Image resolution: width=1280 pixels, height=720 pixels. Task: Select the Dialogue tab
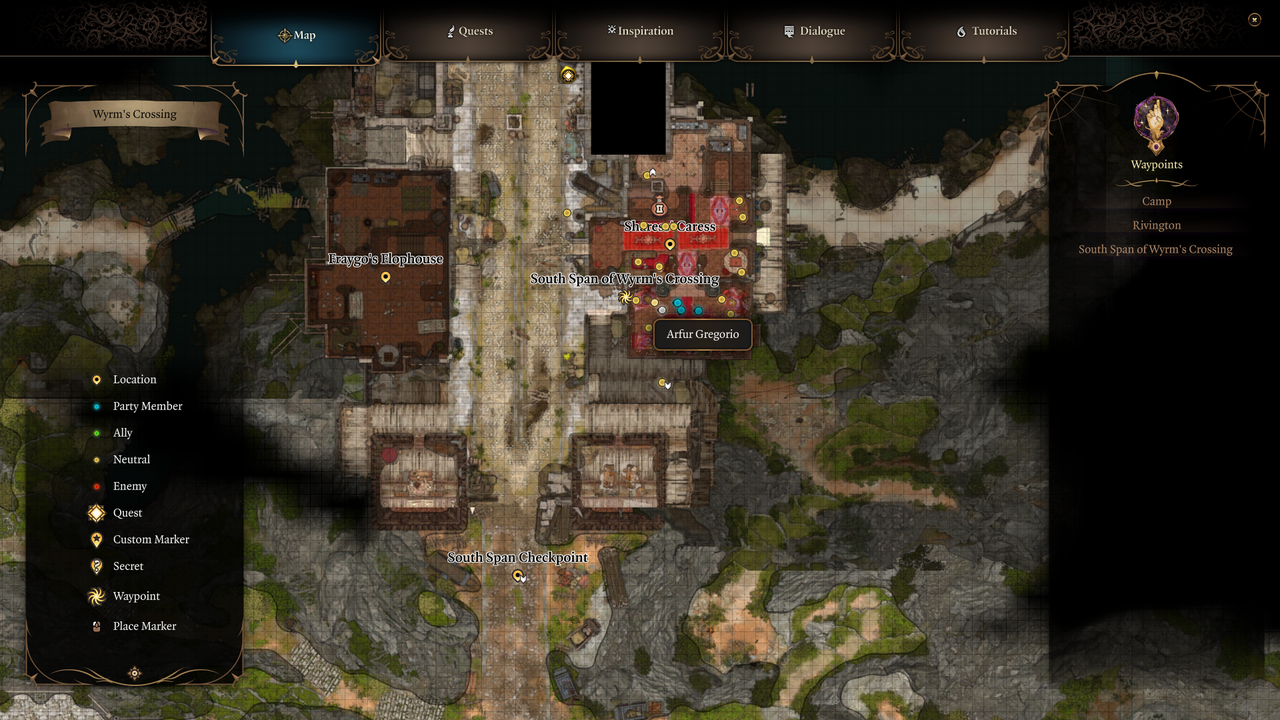(814, 31)
